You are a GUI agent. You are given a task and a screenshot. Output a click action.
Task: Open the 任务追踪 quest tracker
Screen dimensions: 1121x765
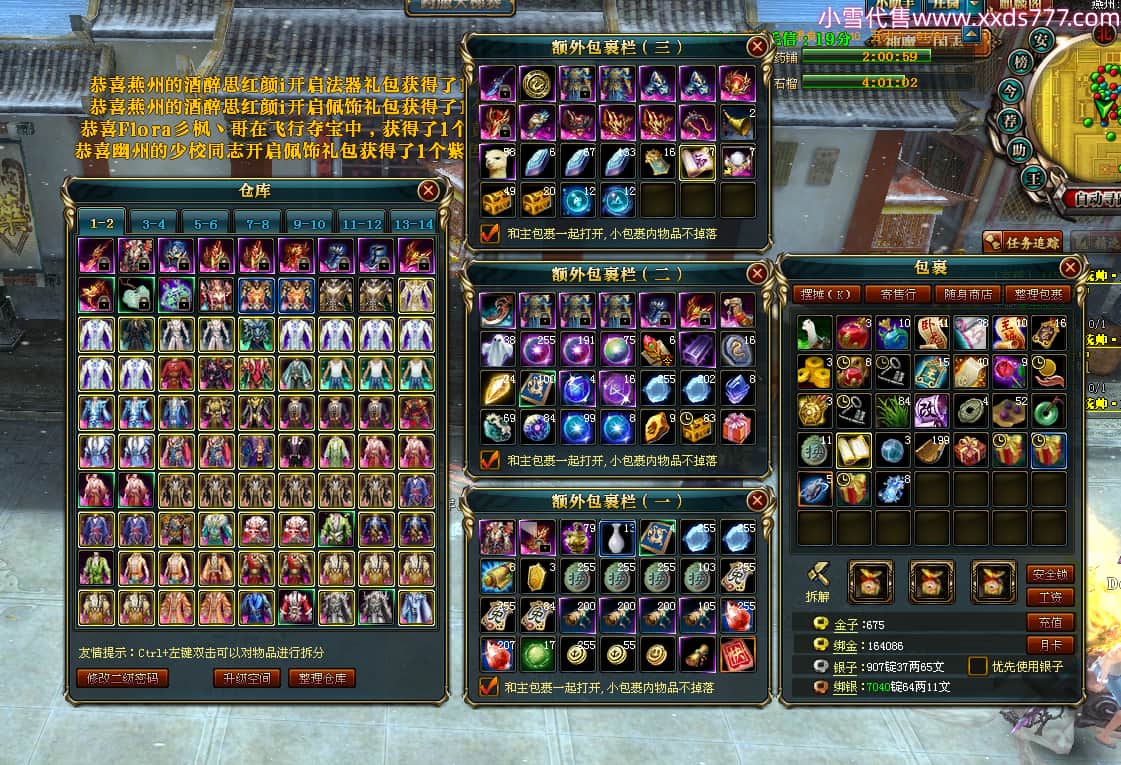pos(1021,241)
